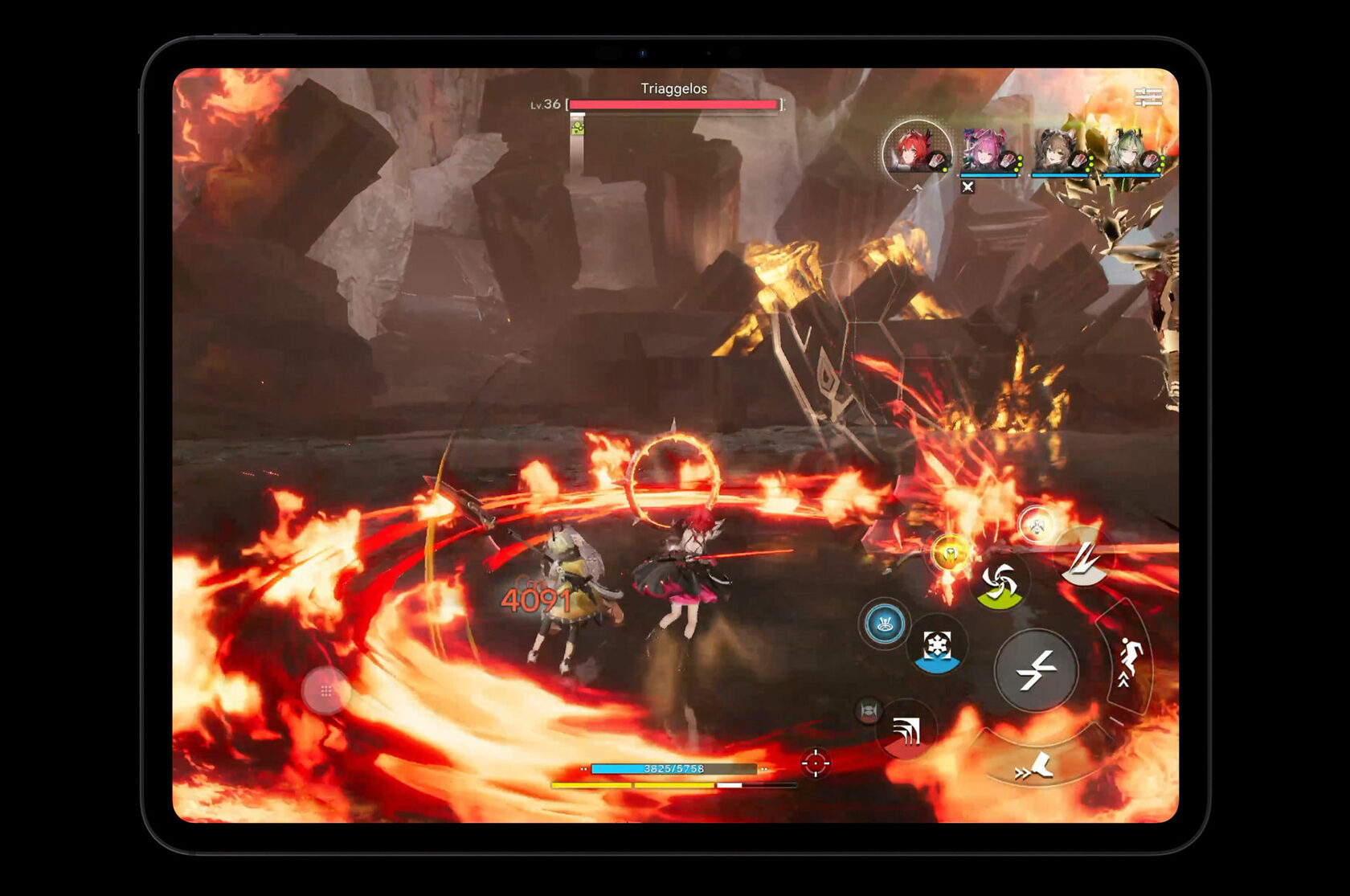Screen dimensions: 1350x896
Task: Switch to the brown-haired party member
Action: (x=1059, y=151)
